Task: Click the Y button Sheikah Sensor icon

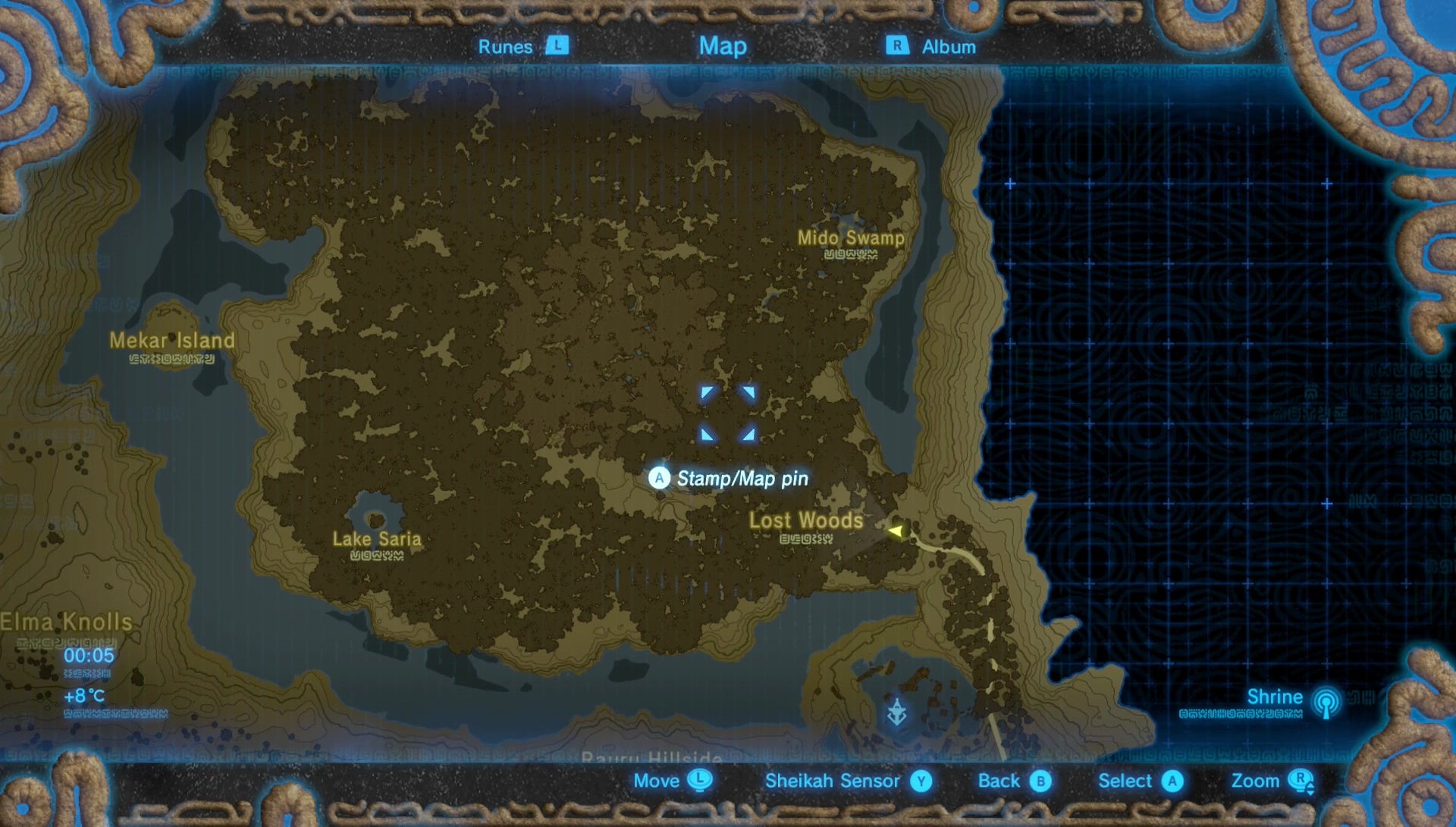Action: tap(921, 781)
